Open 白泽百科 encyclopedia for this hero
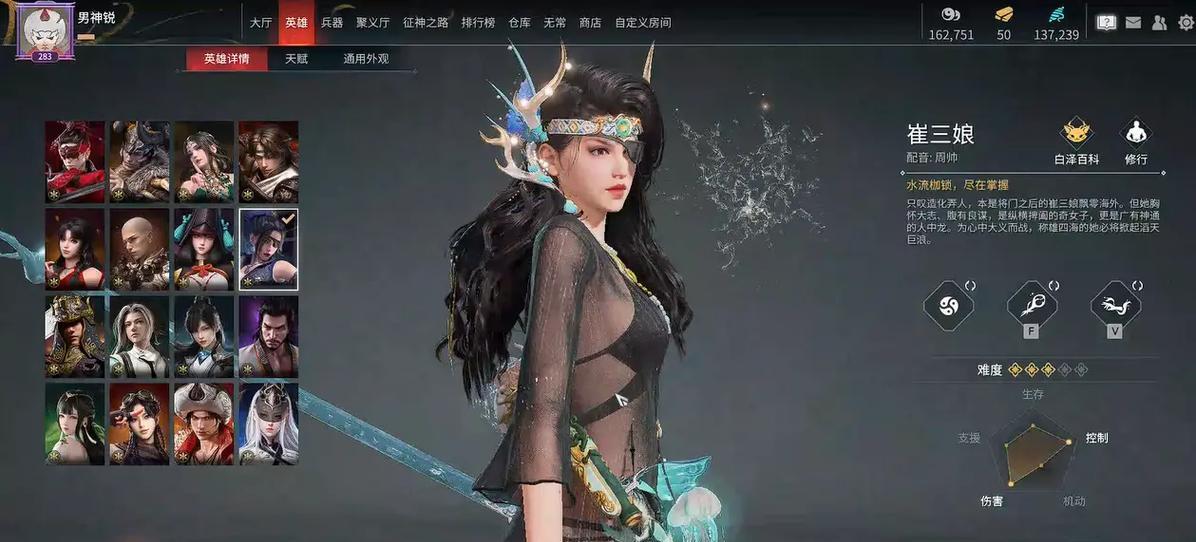1196x542 pixels. (x=1076, y=142)
